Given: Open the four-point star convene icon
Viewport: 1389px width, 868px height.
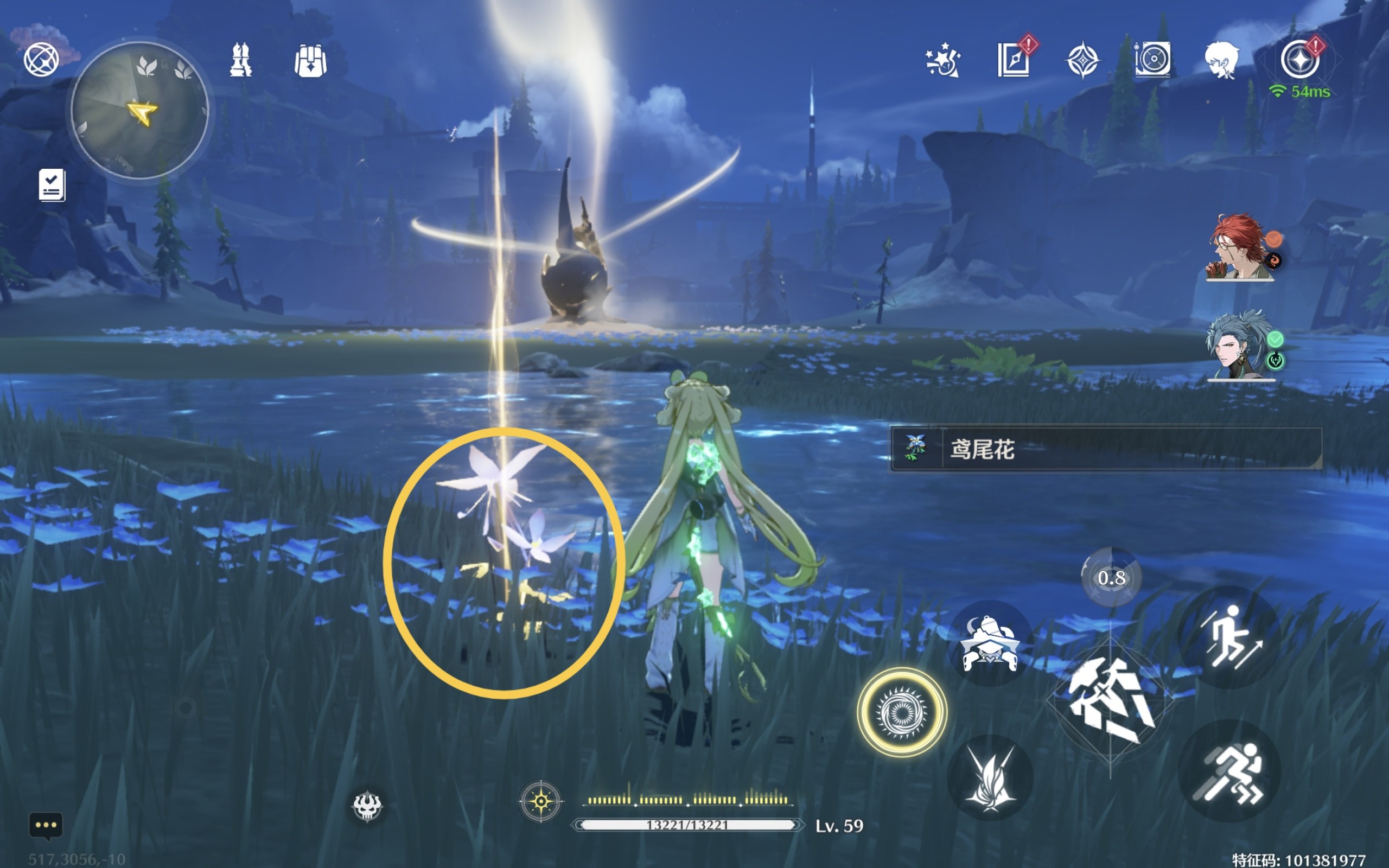Looking at the screenshot, I should coord(1082,60).
